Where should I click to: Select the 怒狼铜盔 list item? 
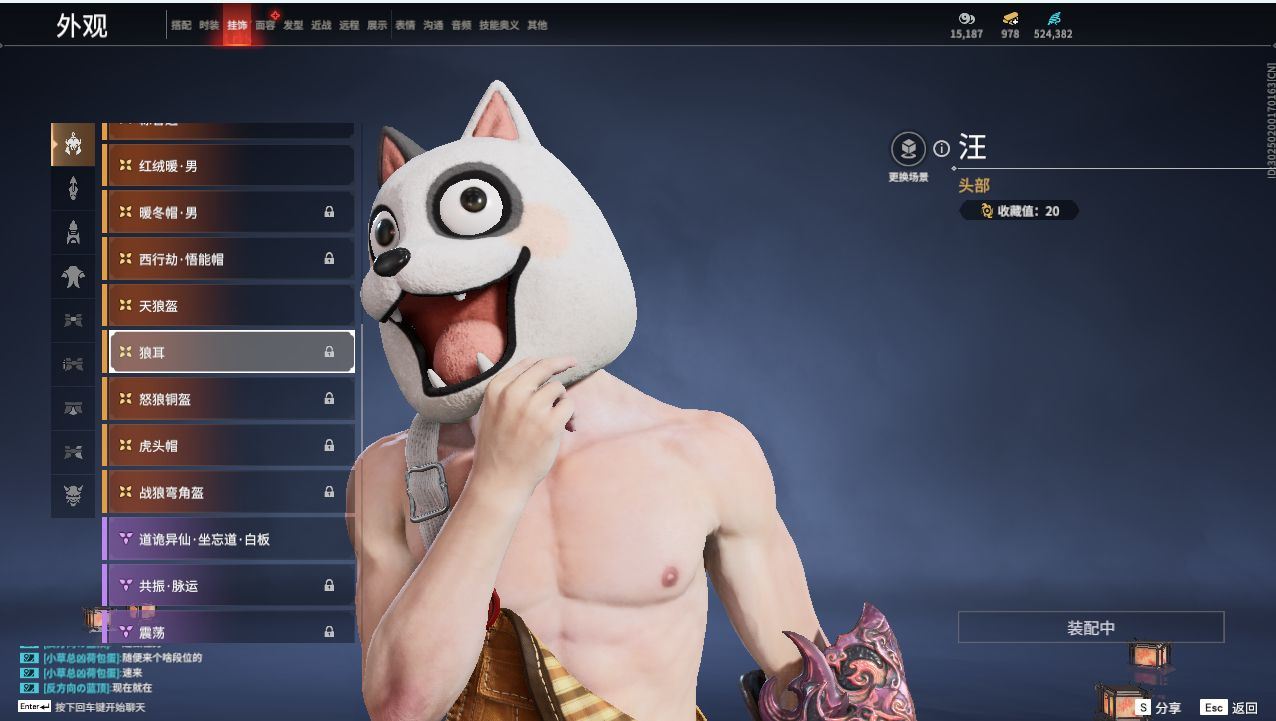(229, 399)
